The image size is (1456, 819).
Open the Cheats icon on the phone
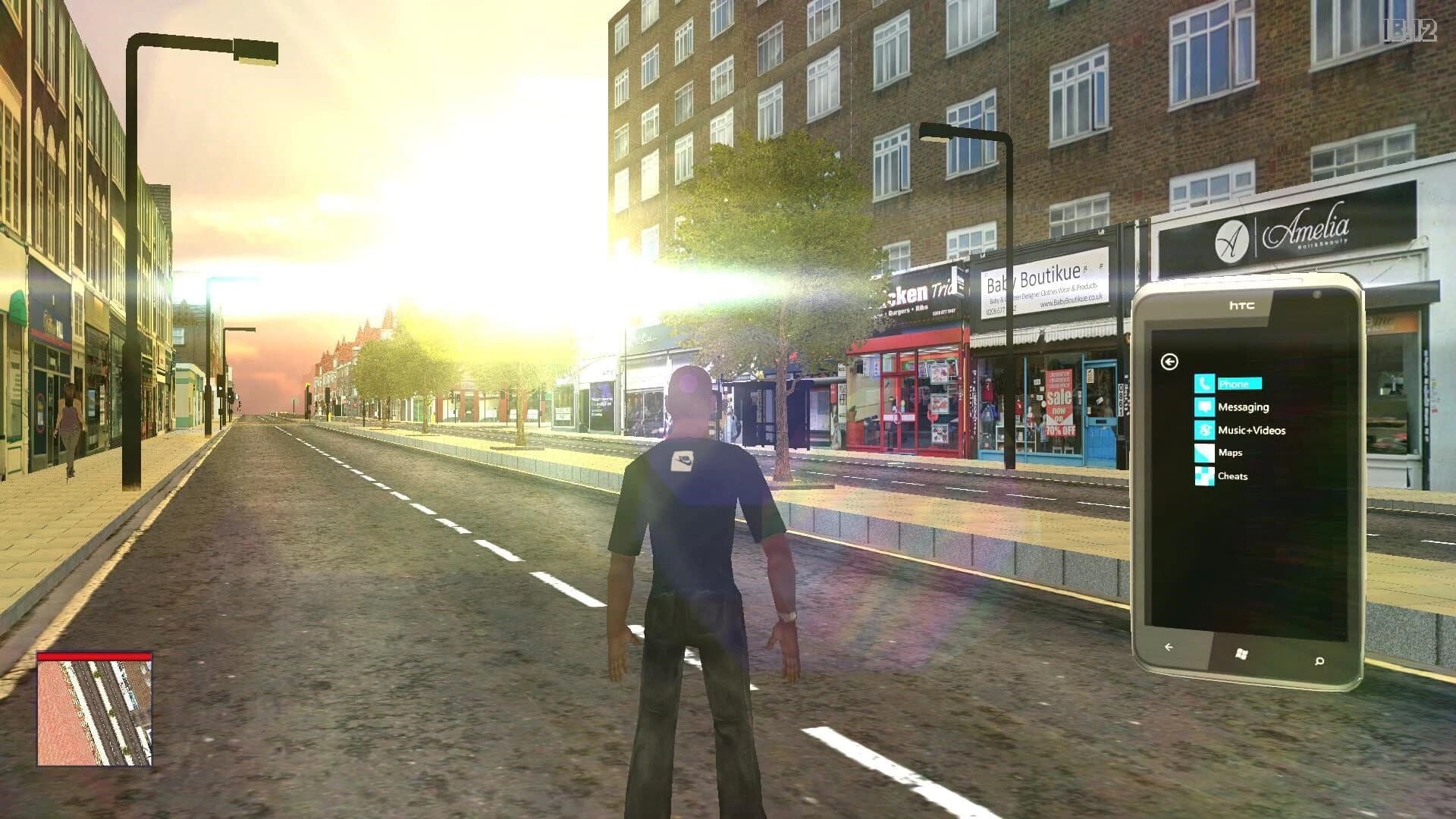pos(1206,476)
